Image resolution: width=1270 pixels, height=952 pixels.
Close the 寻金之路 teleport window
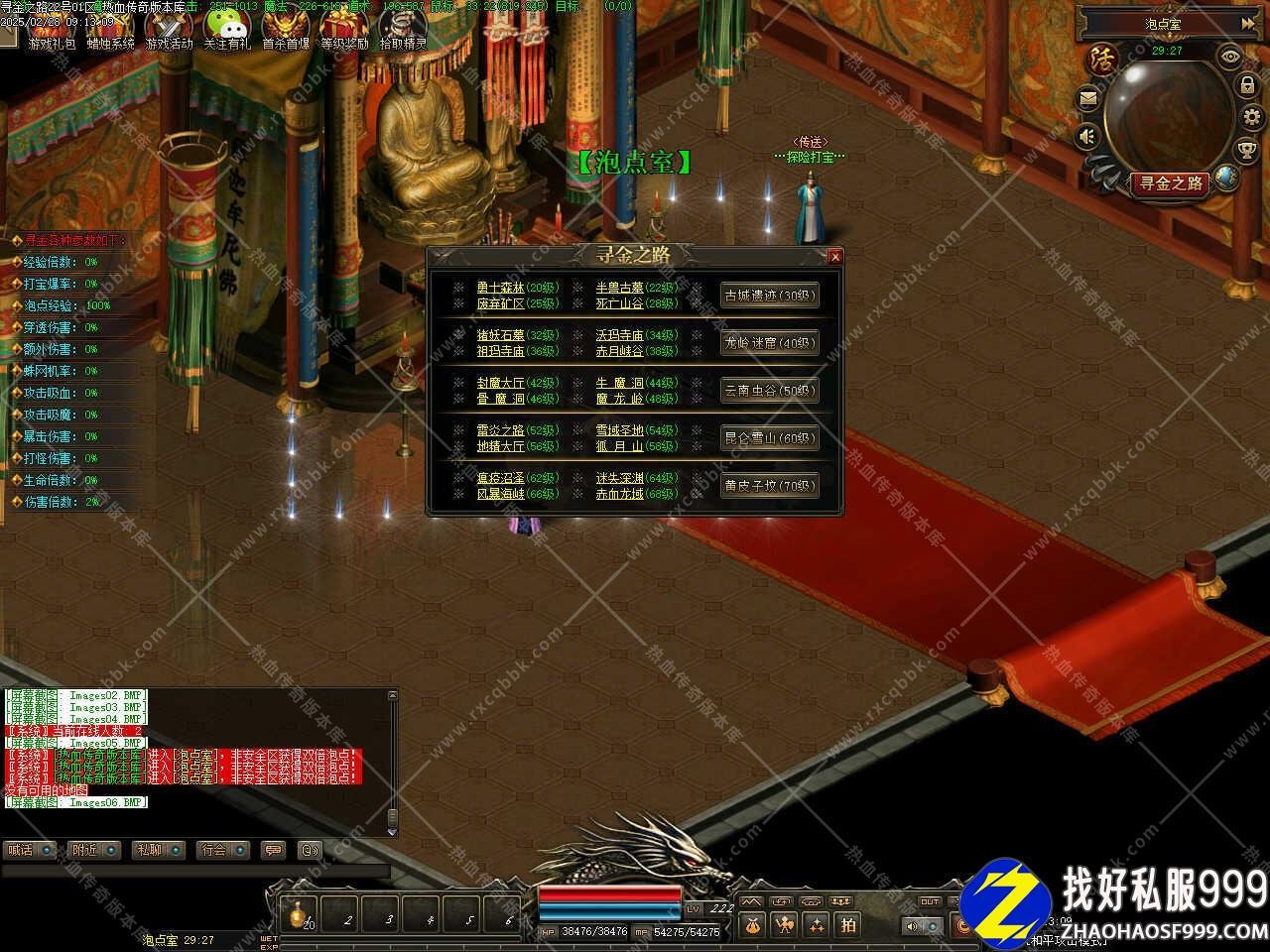click(835, 257)
